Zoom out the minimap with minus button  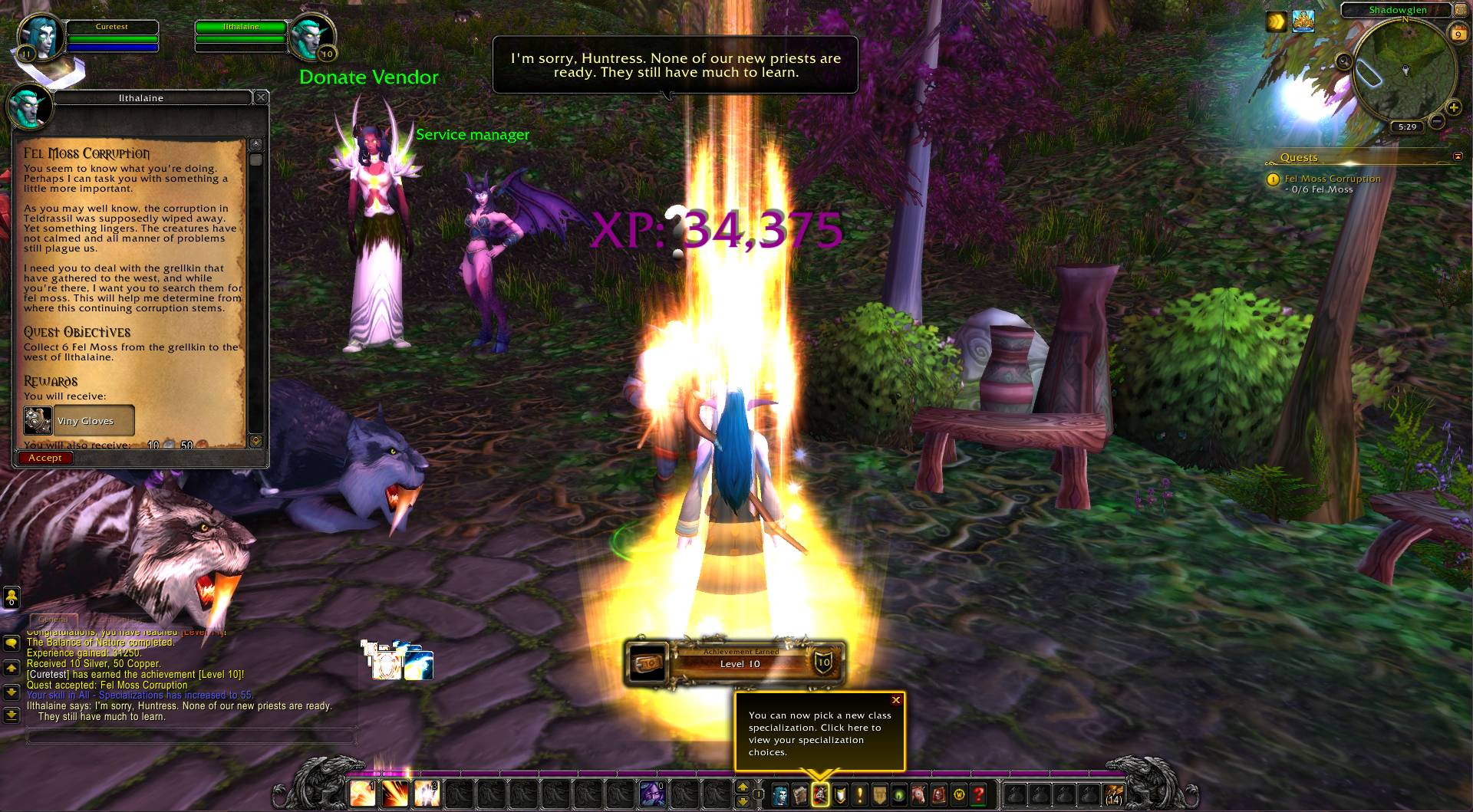1438,121
